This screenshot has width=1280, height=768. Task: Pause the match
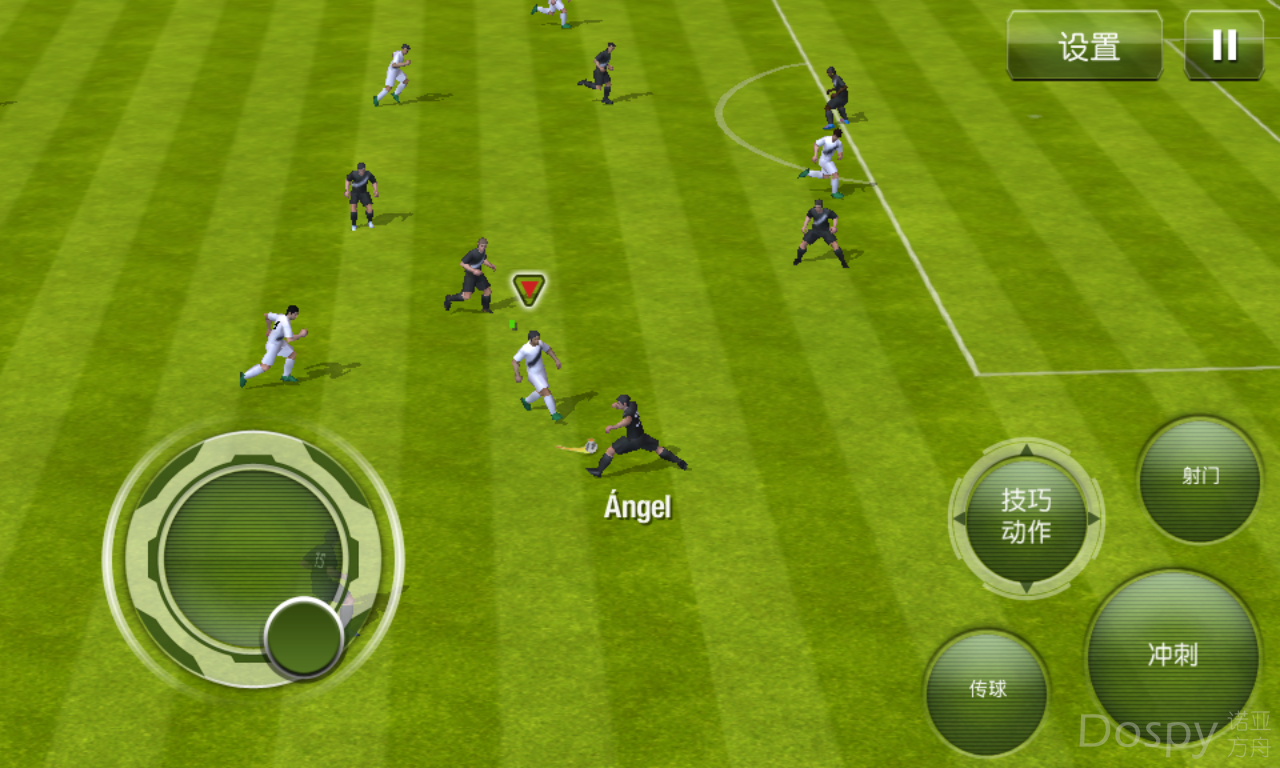click(1223, 46)
